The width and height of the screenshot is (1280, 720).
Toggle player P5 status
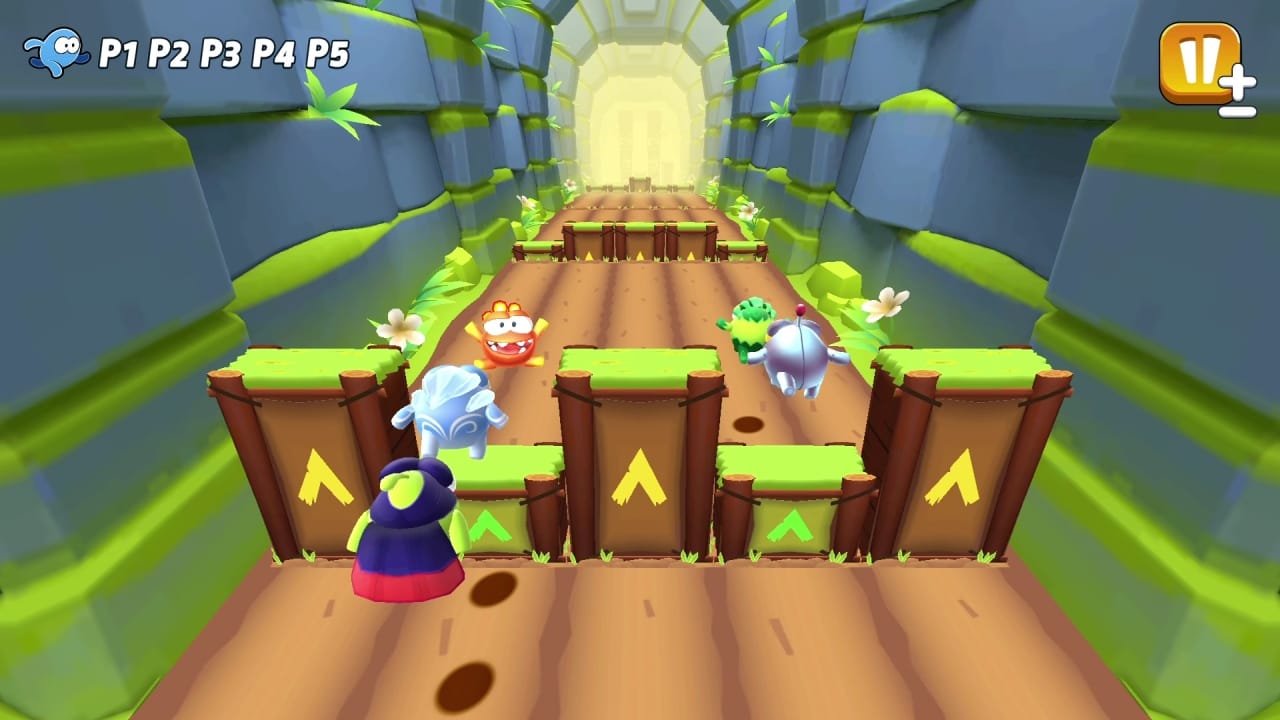[328, 52]
